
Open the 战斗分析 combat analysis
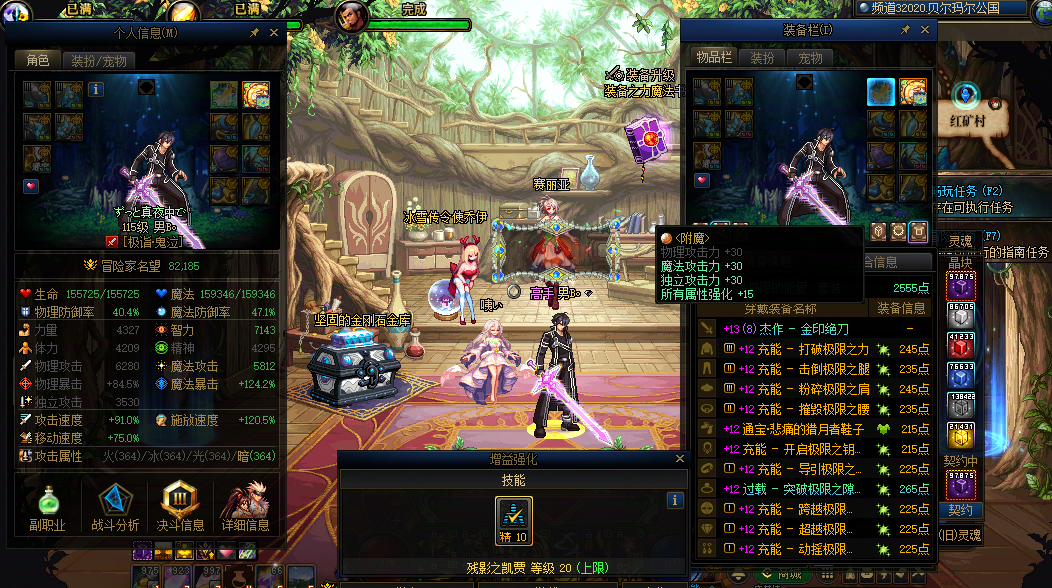tap(115, 508)
